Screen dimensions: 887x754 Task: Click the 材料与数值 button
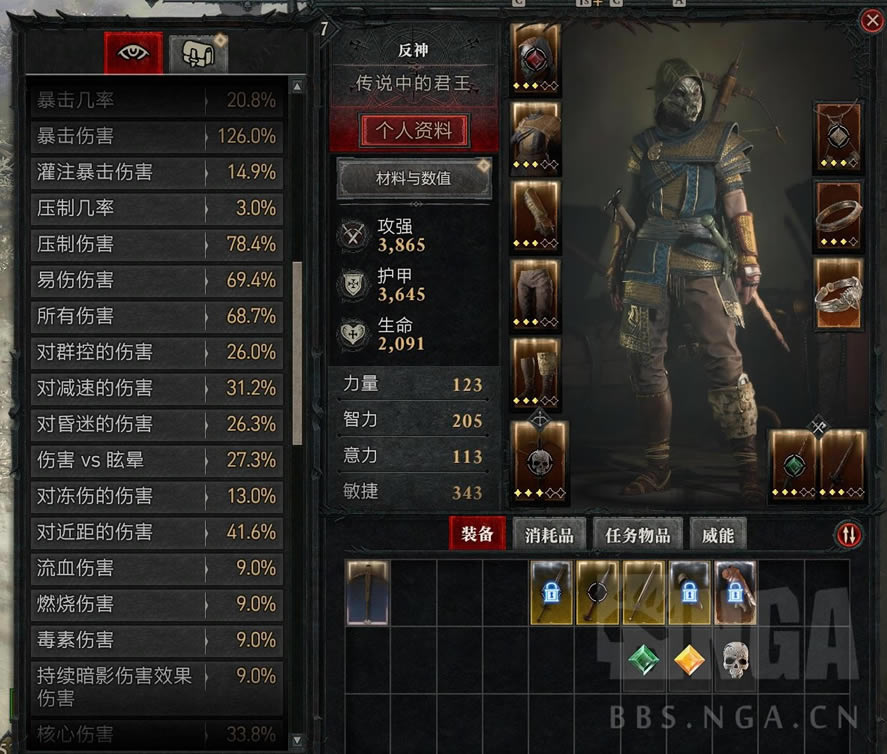414,179
